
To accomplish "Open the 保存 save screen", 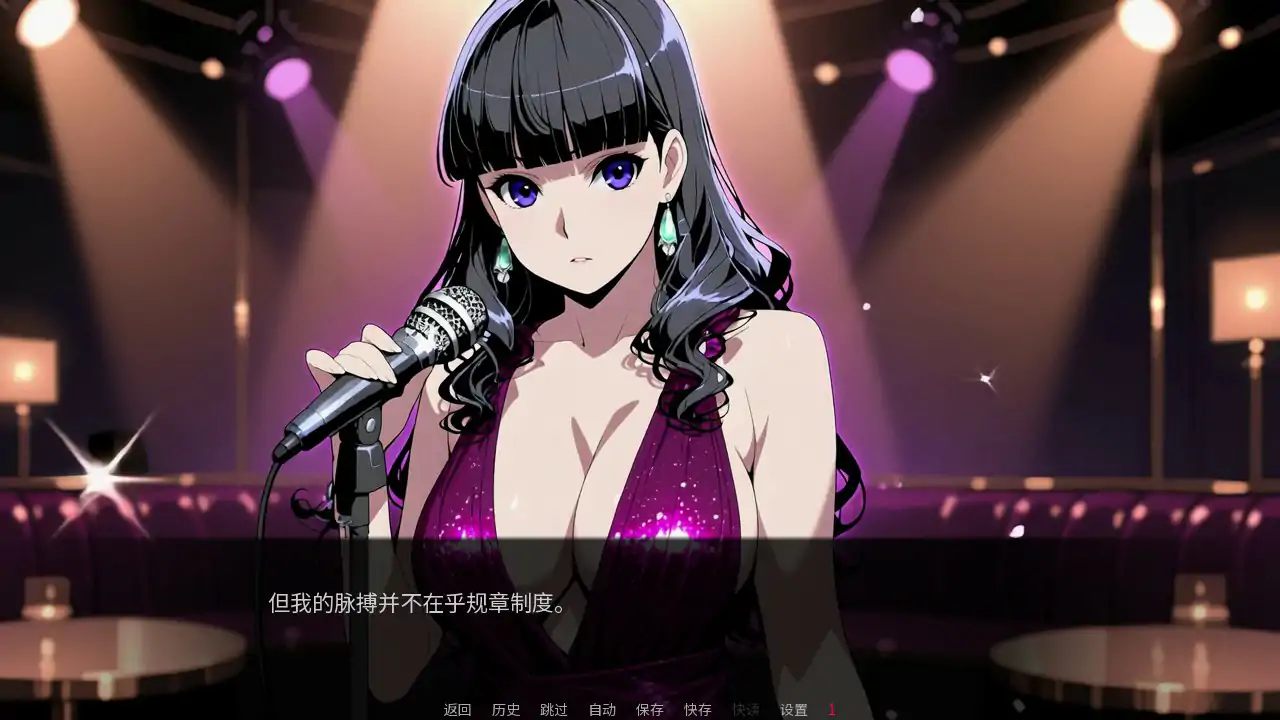I will coord(648,710).
